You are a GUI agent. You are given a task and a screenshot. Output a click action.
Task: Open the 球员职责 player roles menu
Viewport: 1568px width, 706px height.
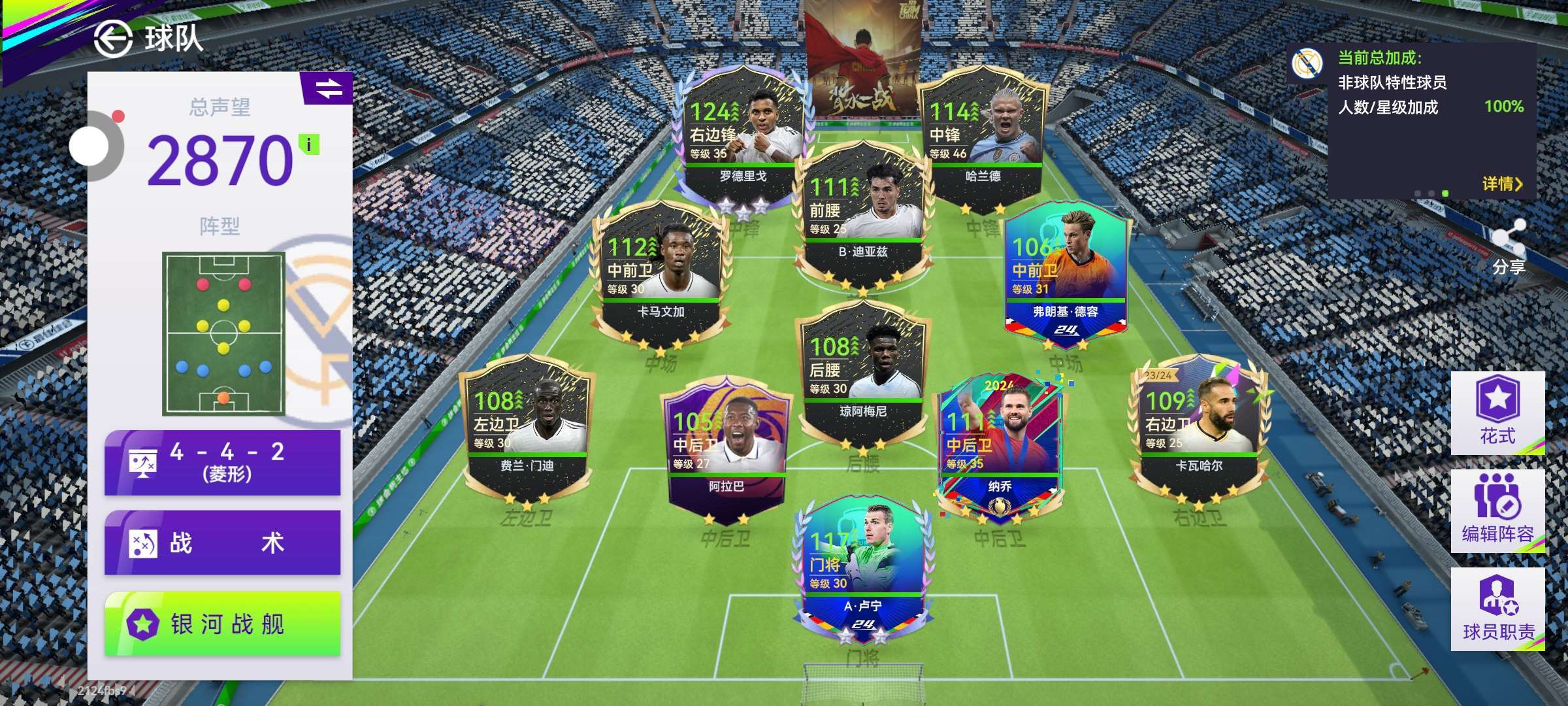[x=1497, y=608]
